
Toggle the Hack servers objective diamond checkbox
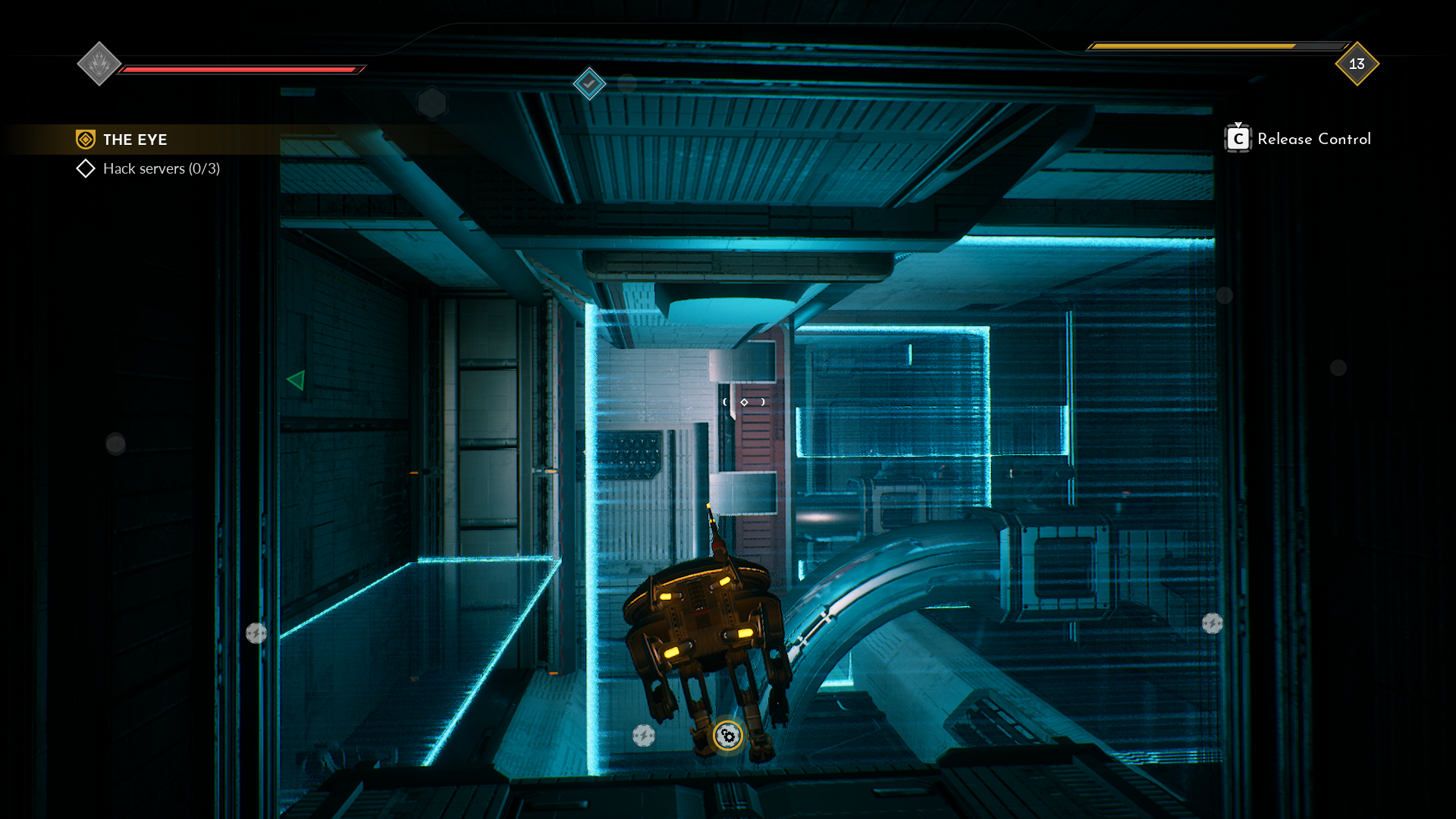pos(85,168)
